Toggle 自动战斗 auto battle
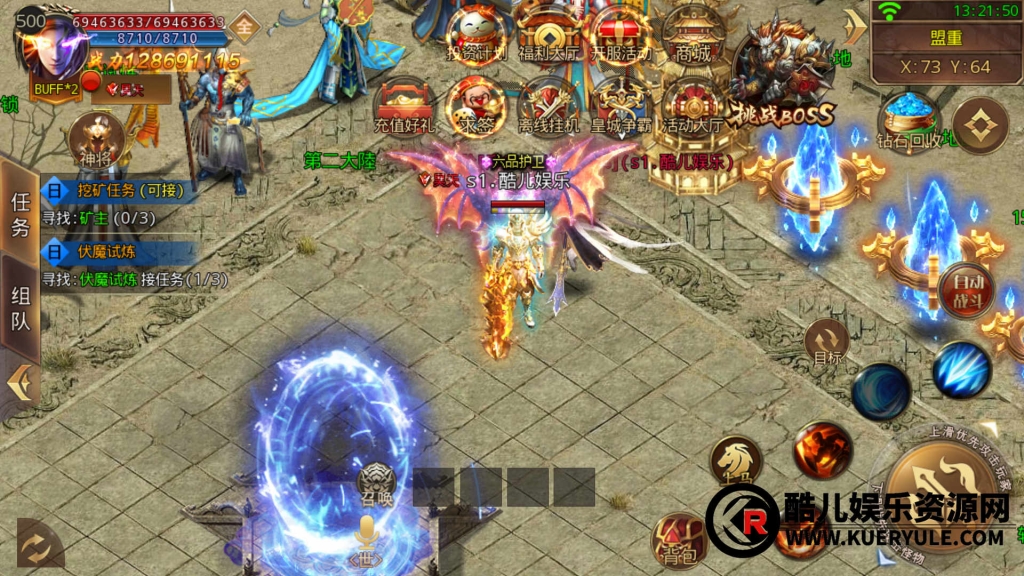Screen dimensions: 1024x576 tap(967, 288)
